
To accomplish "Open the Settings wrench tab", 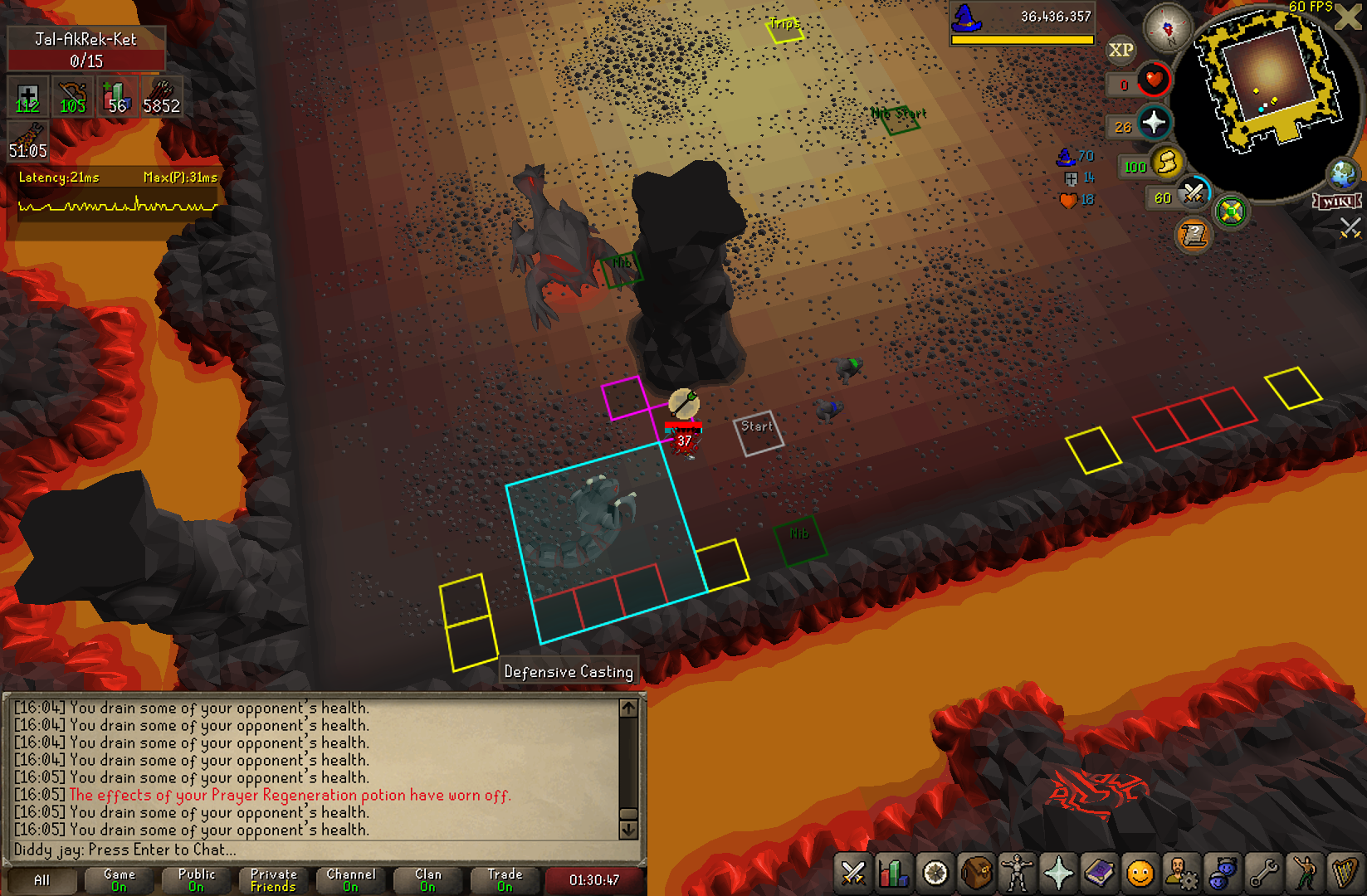I will pyautogui.click(x=1263, y=874).
